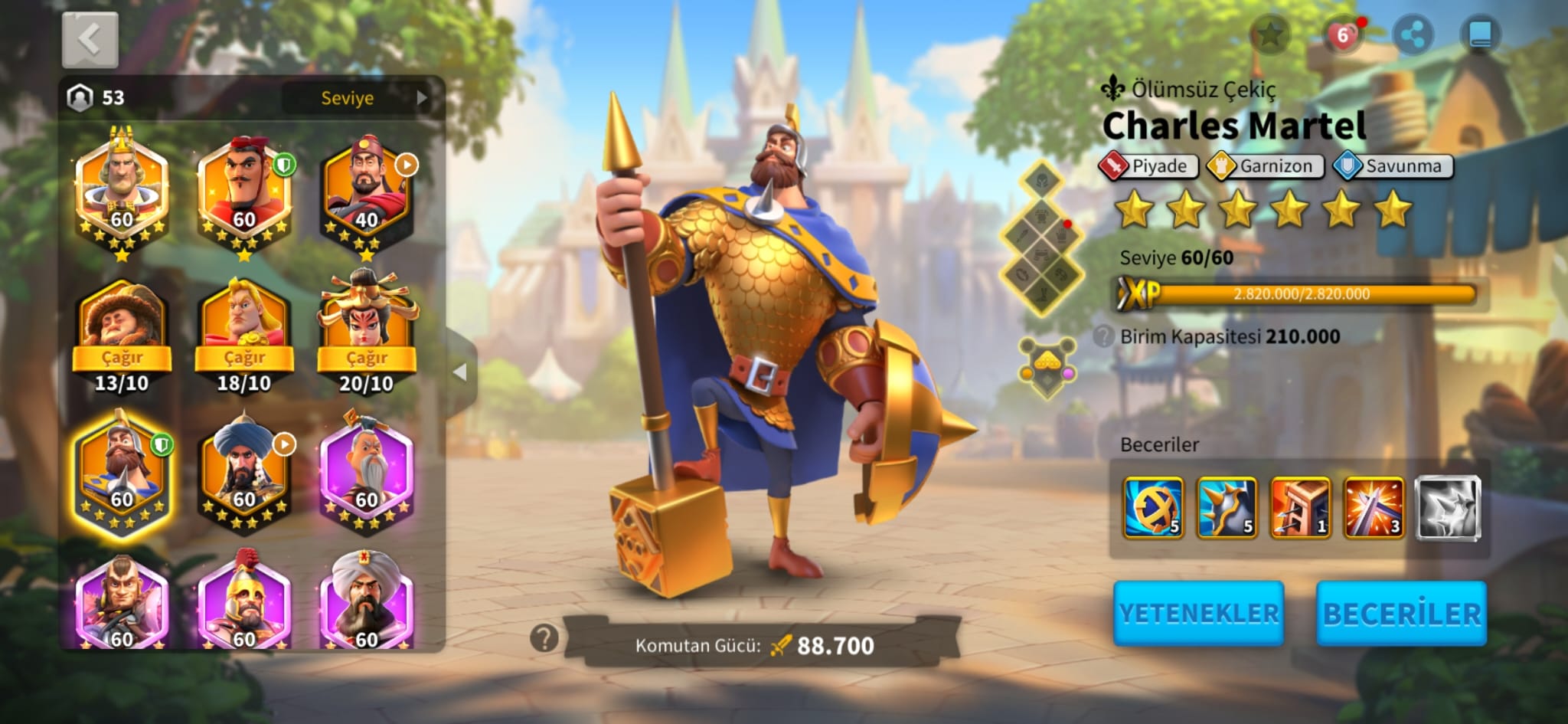The width and height of the screenshot is (1568, 724).
Task: View the first blue shield skill
Action: point(1153,507)
